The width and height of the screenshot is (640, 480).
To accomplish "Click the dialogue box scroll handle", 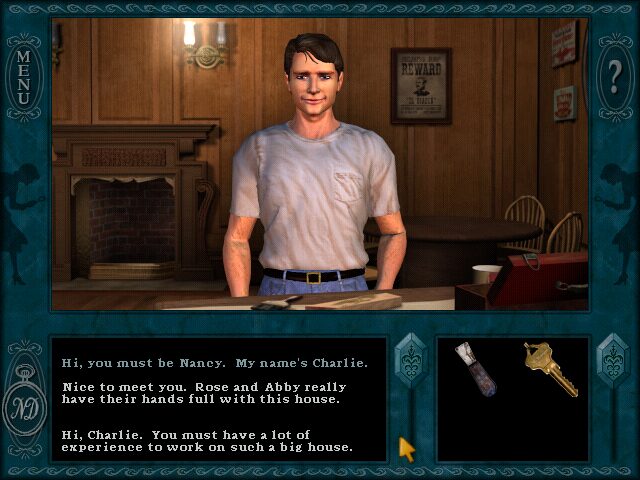I will click(x=411, y=362).
